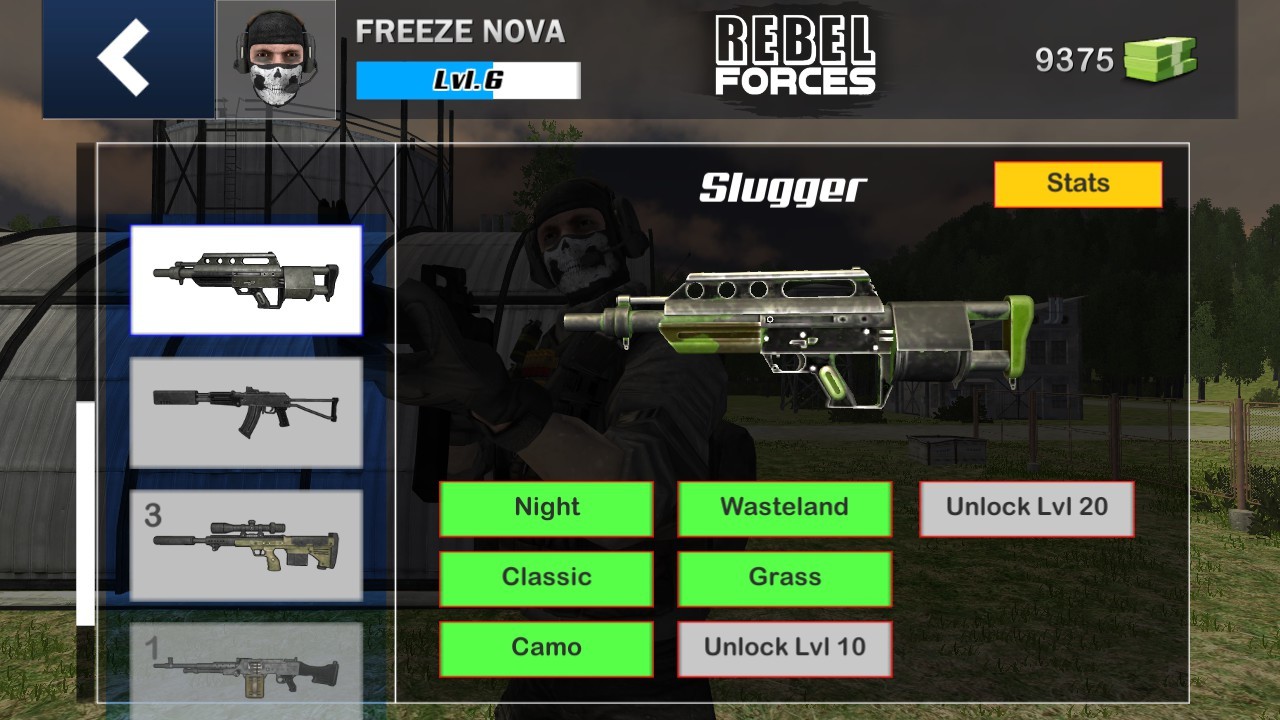Apply the Classic skin
Image resolution: width=1280 pixels, height=720 pixels.
click(x=547, y=578)
